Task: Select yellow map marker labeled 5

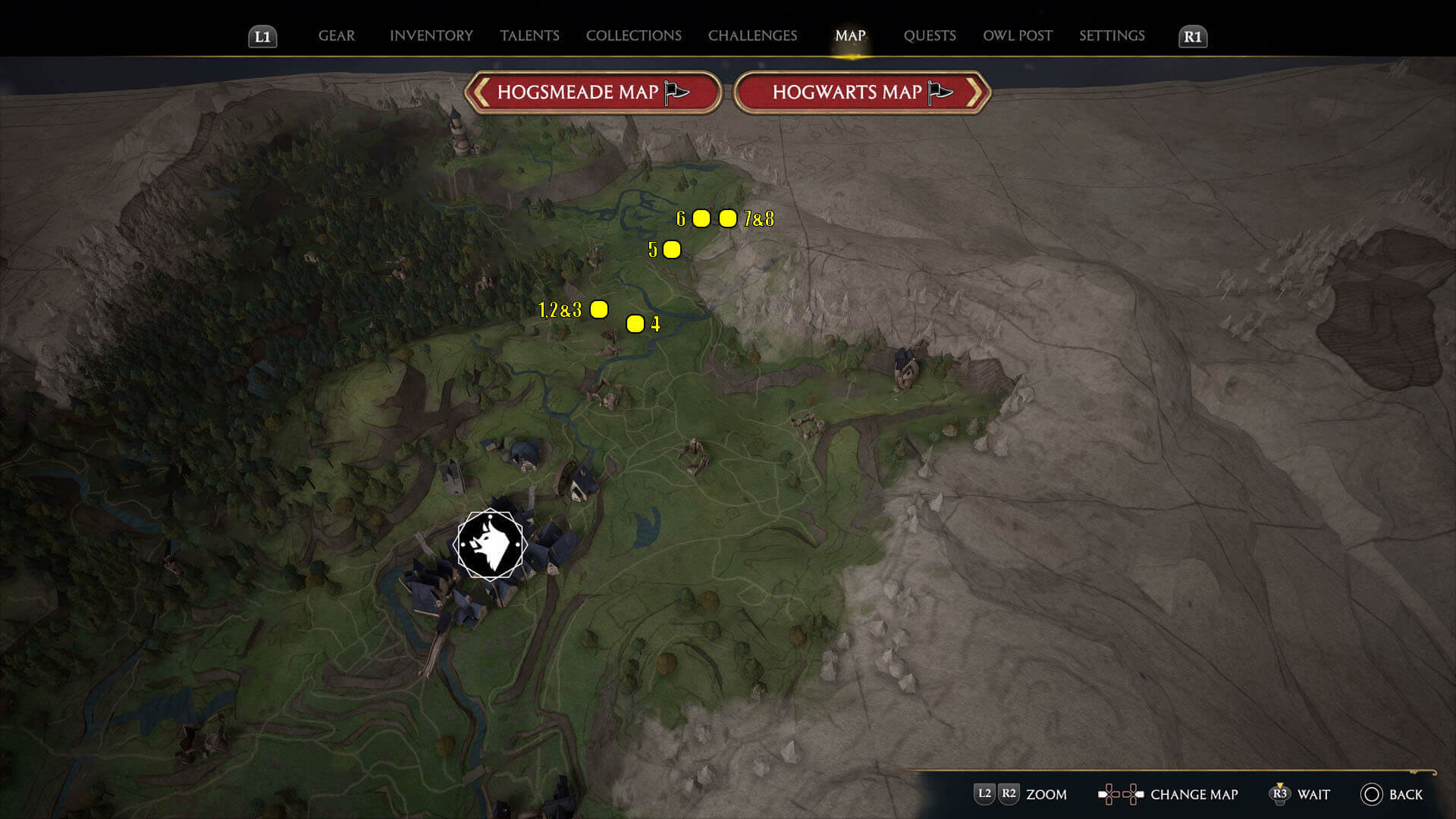Action: pos(670,249)
